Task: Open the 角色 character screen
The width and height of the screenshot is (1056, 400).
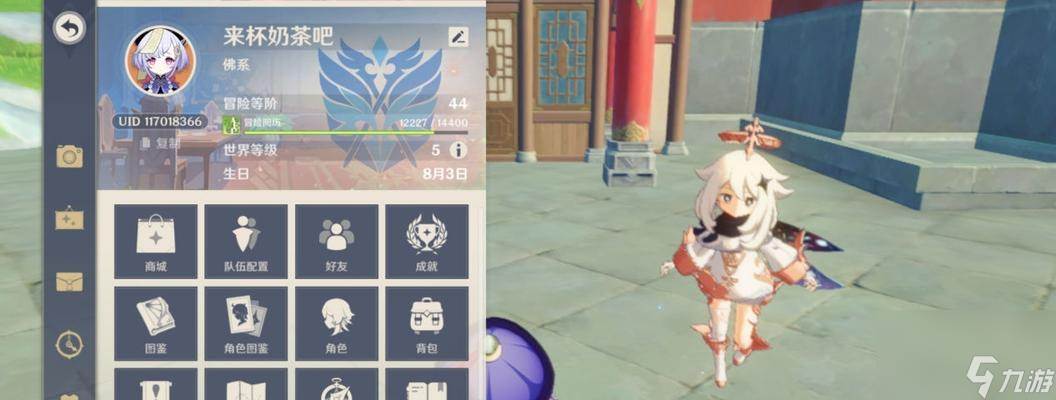Action: click(336, 323)
